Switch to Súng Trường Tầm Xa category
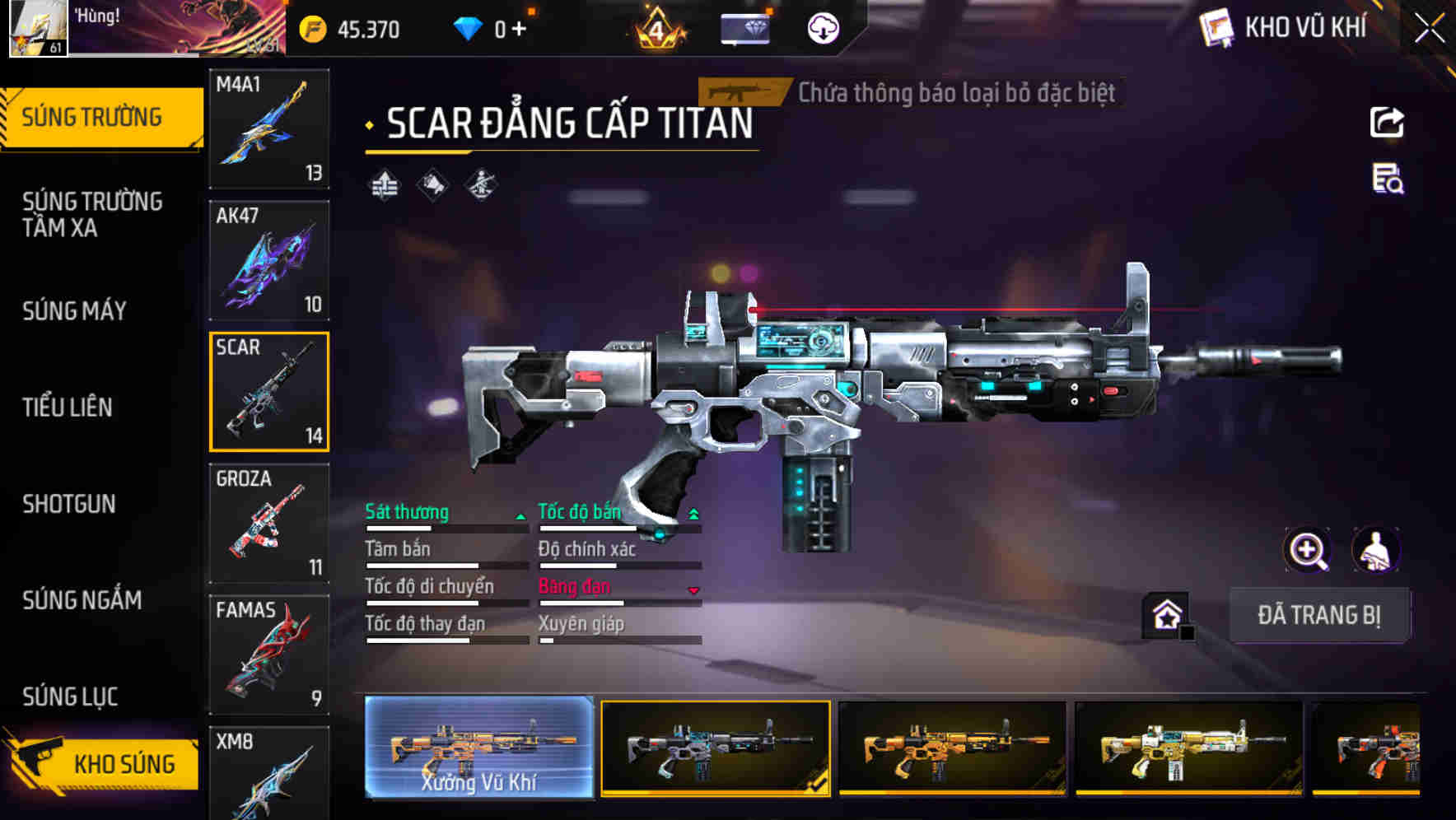The width and height of the screenshot is (1456, 820). click(92, 214)
